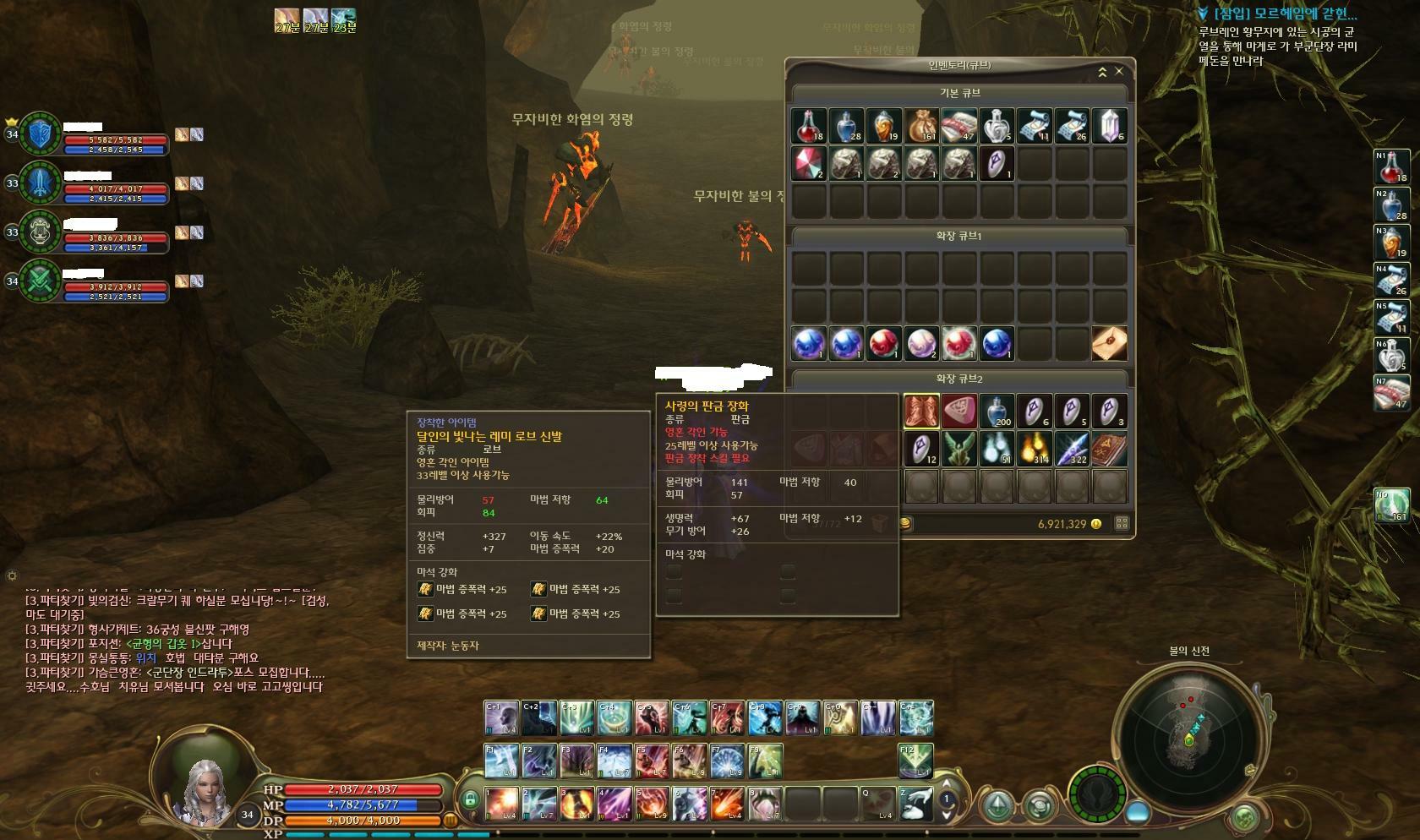Open the inventory sort grid button
Screen dimensions: 1420x840
tap(1122, 523)
